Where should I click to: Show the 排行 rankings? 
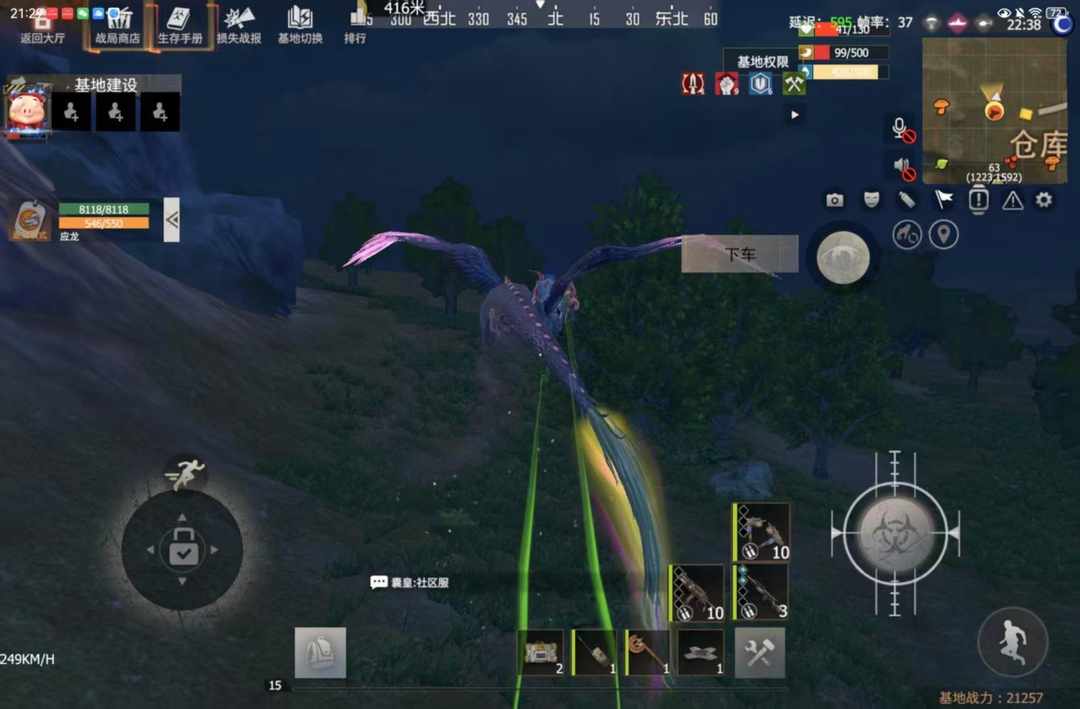pos(355,26)
